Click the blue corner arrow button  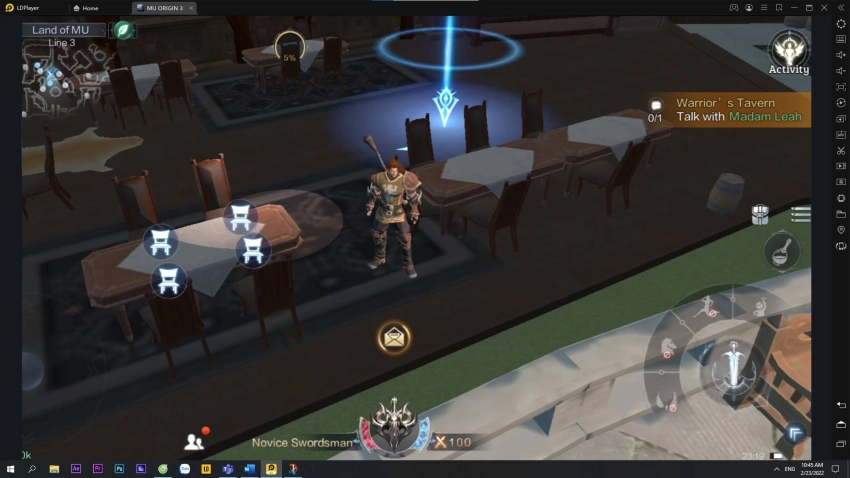(796, 432)
